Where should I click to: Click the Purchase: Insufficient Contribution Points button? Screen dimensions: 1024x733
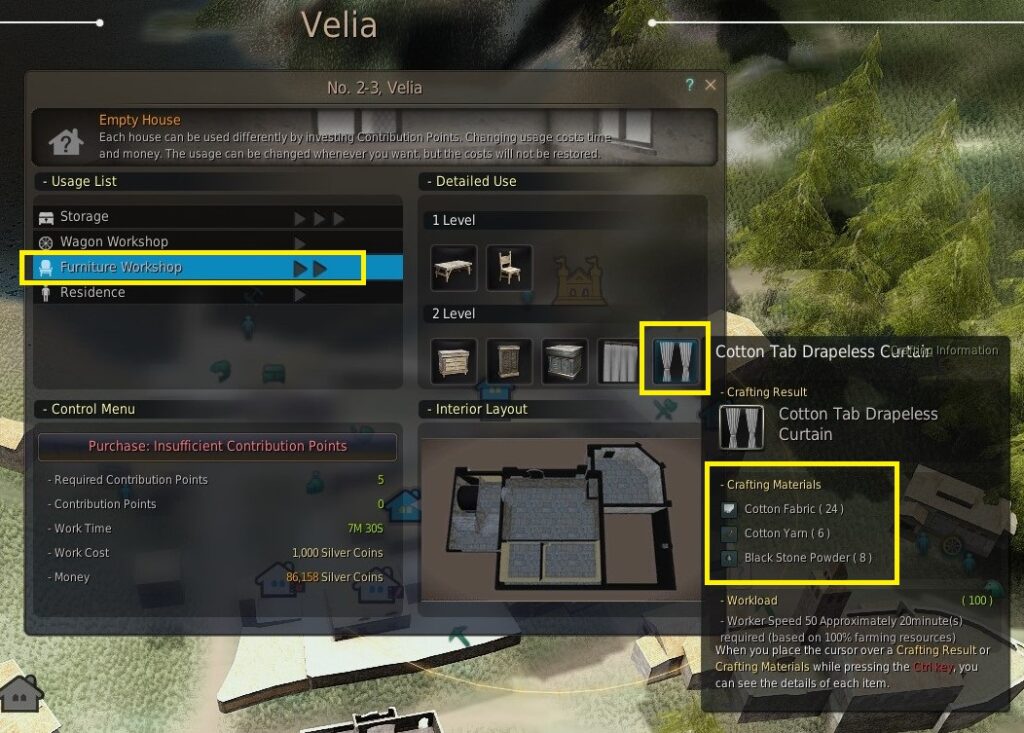click(217, 446)
